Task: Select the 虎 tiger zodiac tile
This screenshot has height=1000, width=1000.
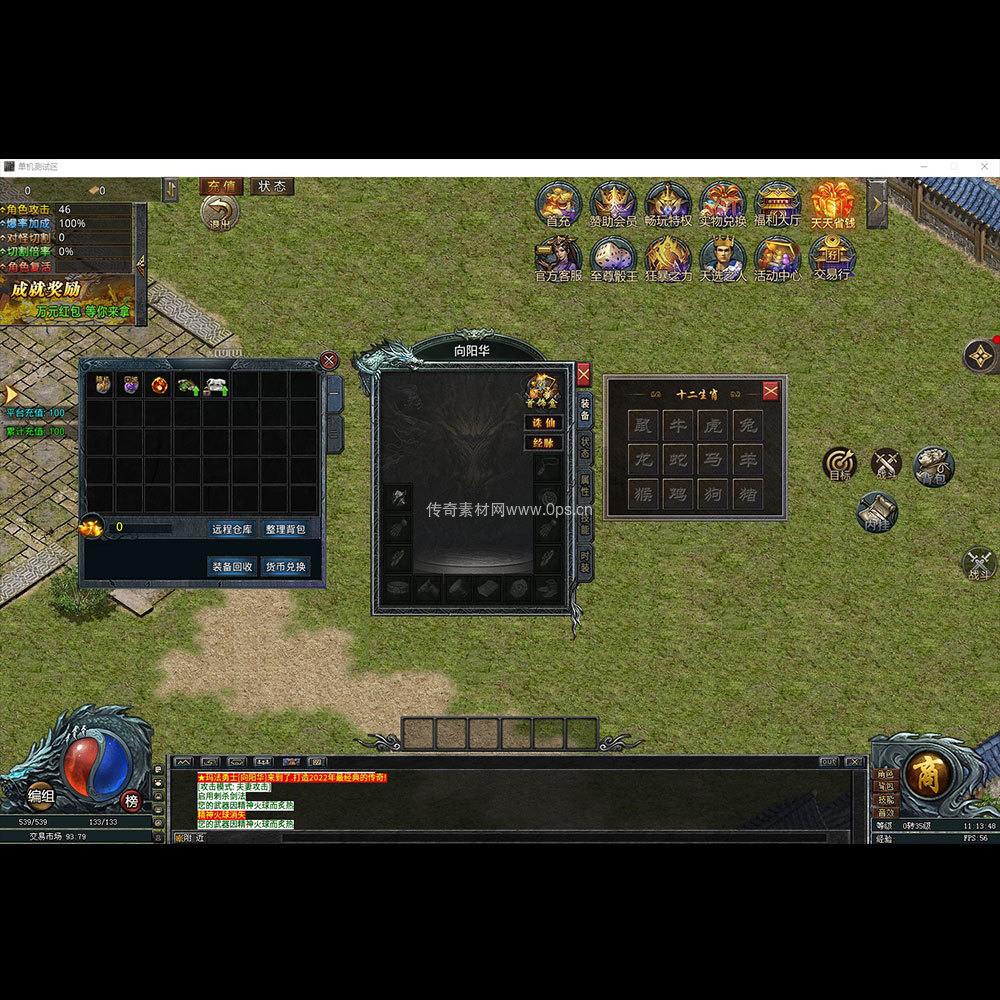Action: point(712,426)
